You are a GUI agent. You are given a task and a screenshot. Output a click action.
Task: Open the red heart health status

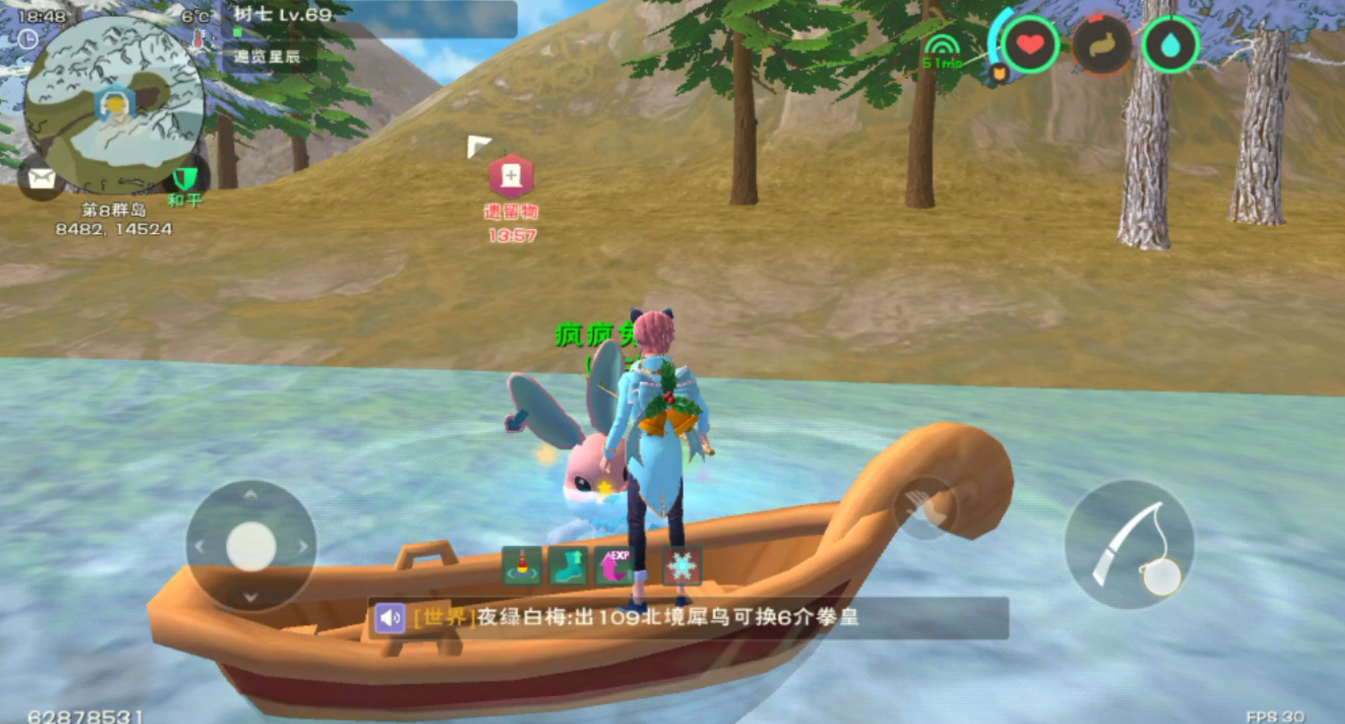tap(1030, 45)
